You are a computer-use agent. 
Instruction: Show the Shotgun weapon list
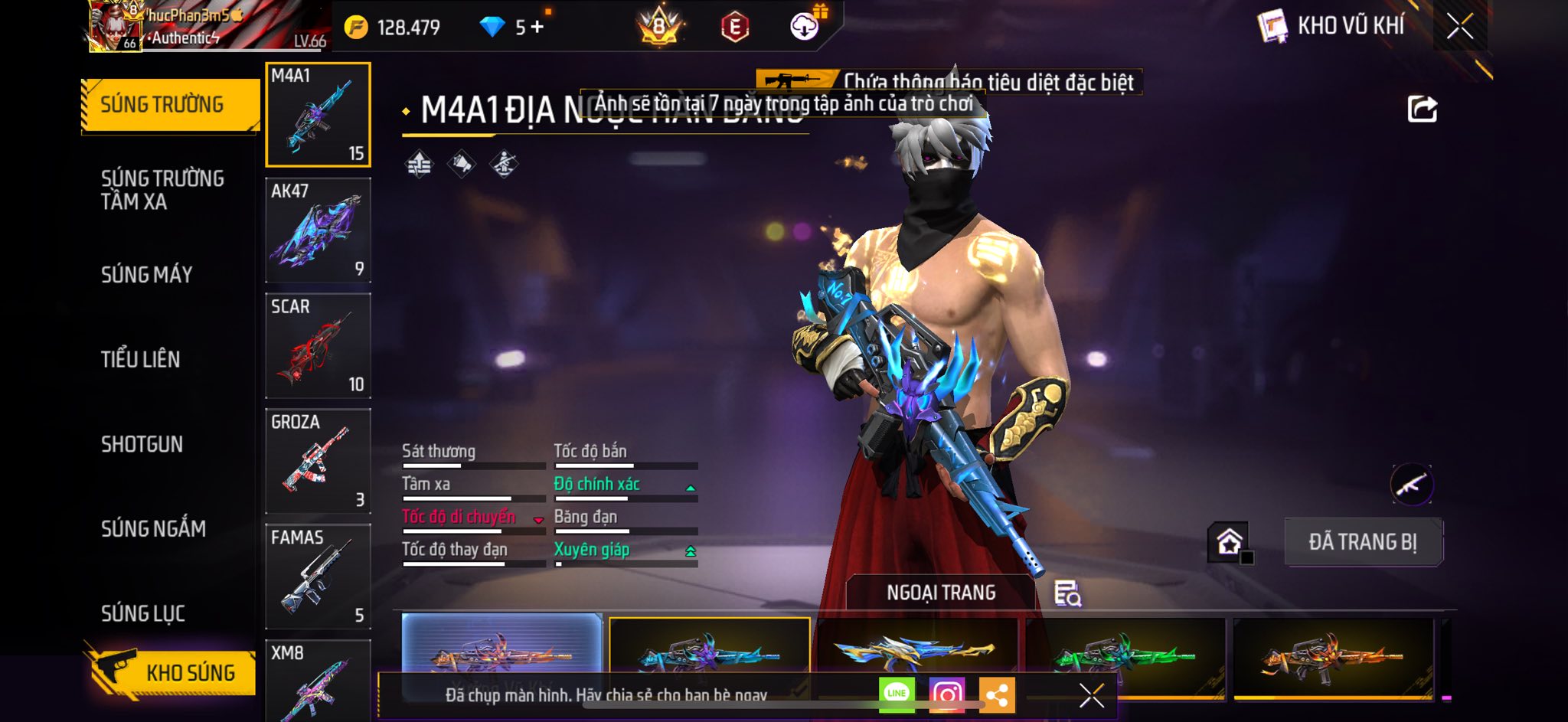142,444
